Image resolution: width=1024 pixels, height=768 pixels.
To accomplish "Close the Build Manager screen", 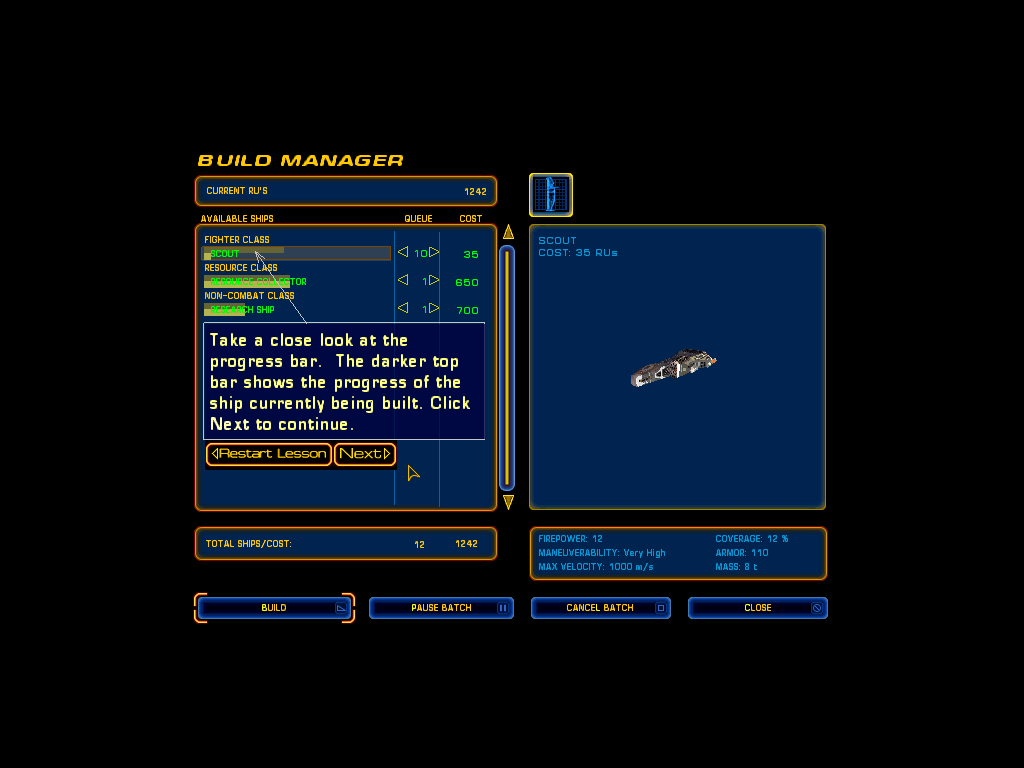I will (757, 608).
